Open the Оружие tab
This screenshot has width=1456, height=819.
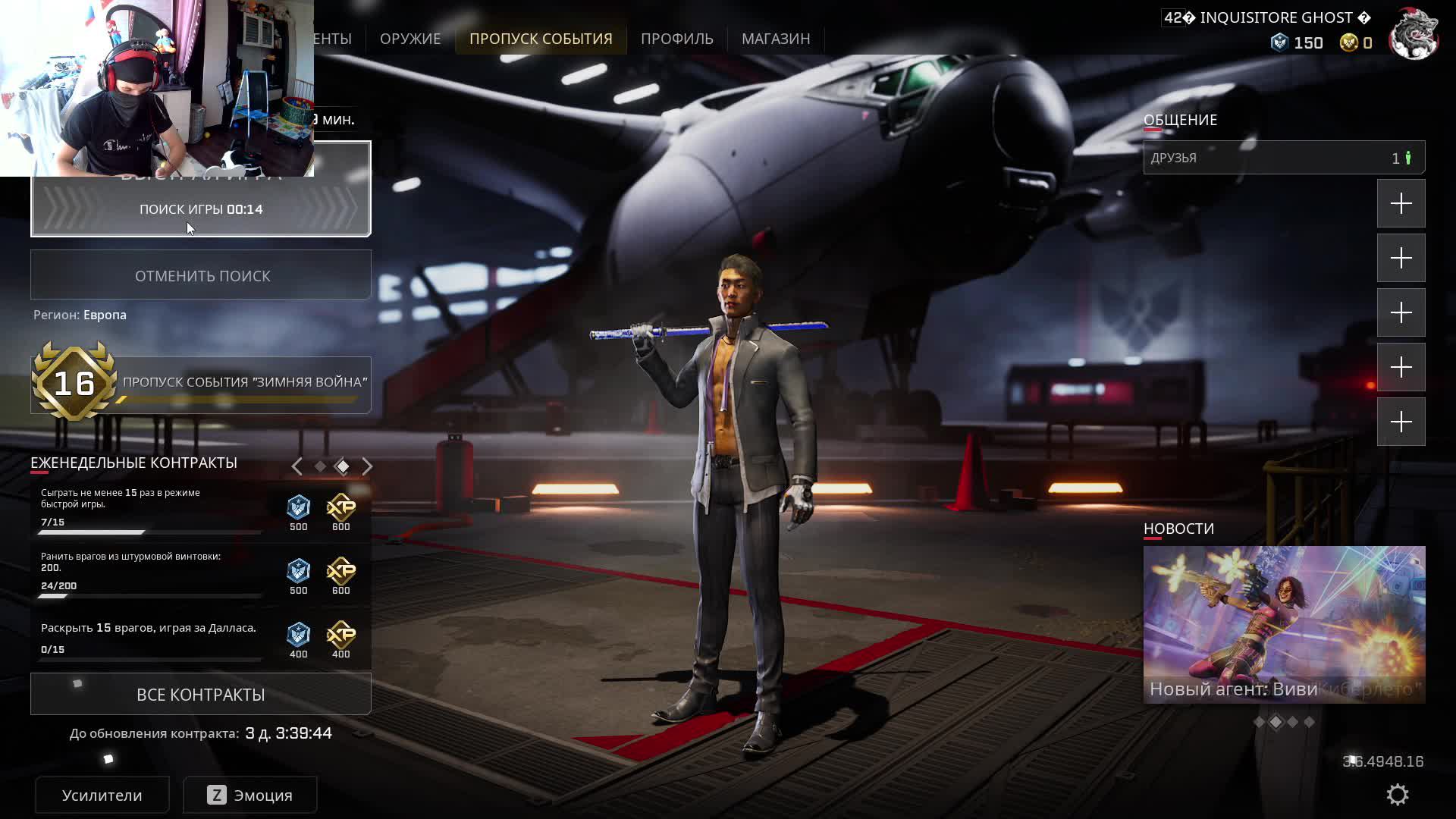[410, 39]
